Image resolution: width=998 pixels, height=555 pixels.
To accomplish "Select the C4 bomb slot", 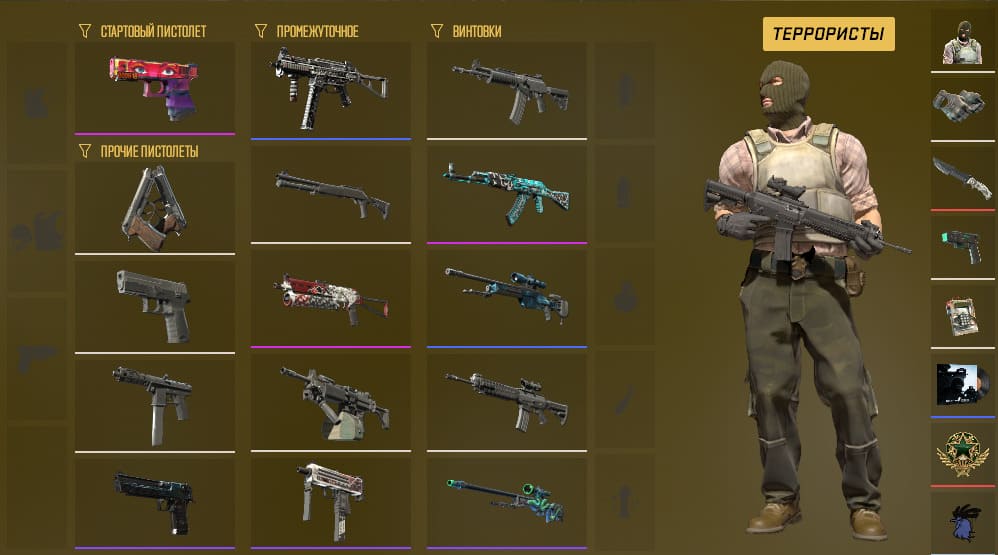I will tap(961, 316).
